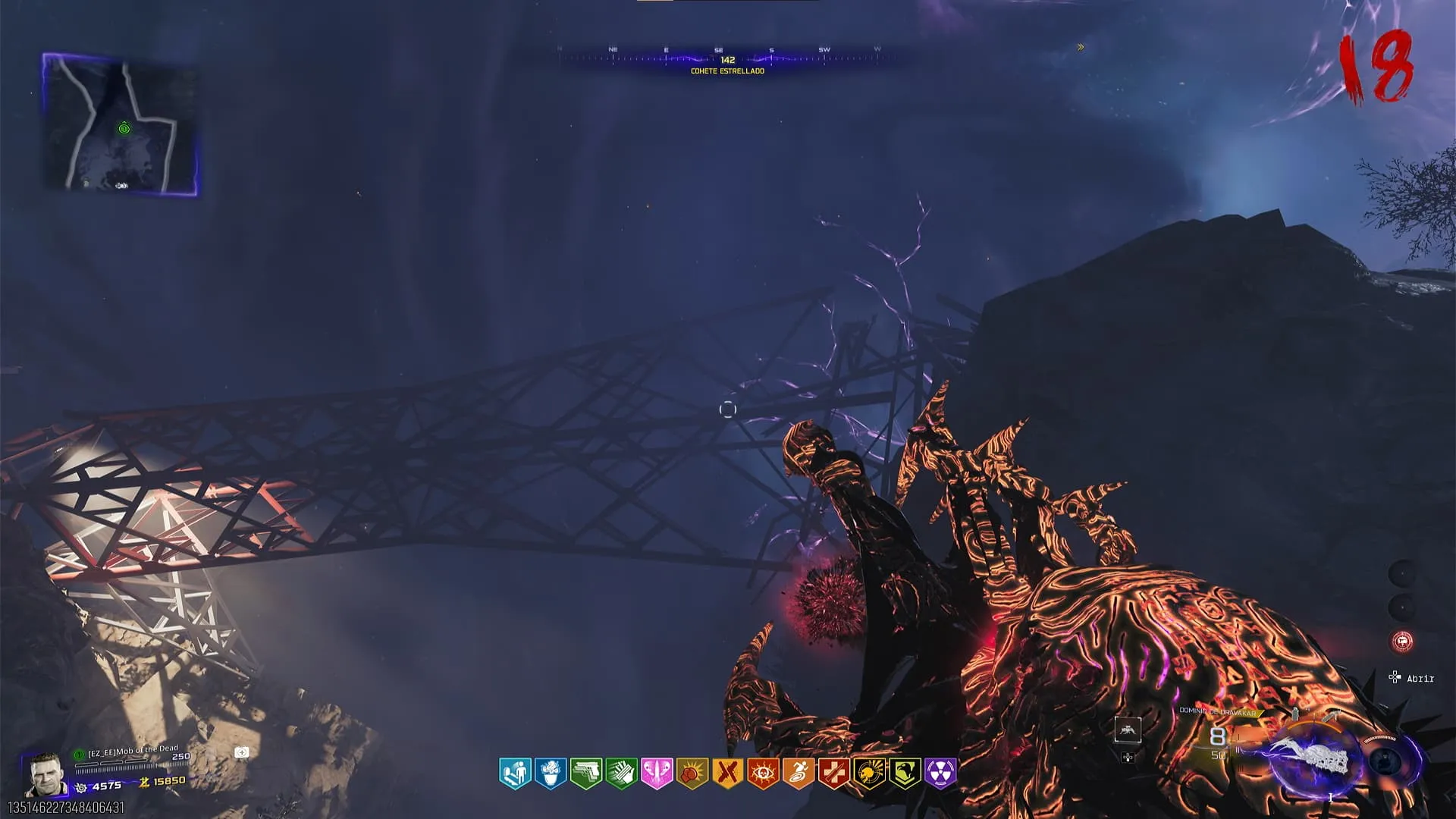Select the green speed hand perk icon

pos(621,773)
